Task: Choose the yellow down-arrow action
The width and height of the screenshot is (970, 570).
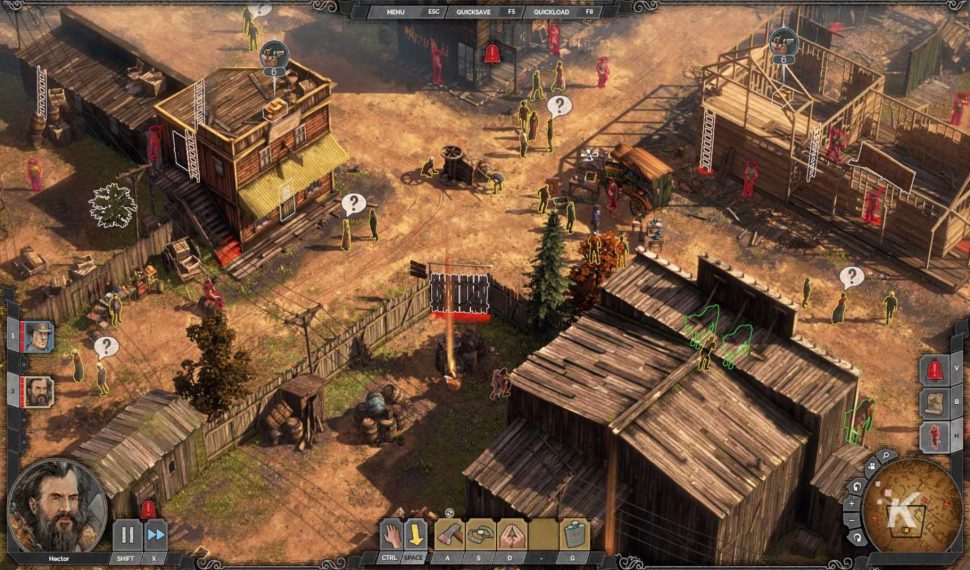Action: click(415, 533)
